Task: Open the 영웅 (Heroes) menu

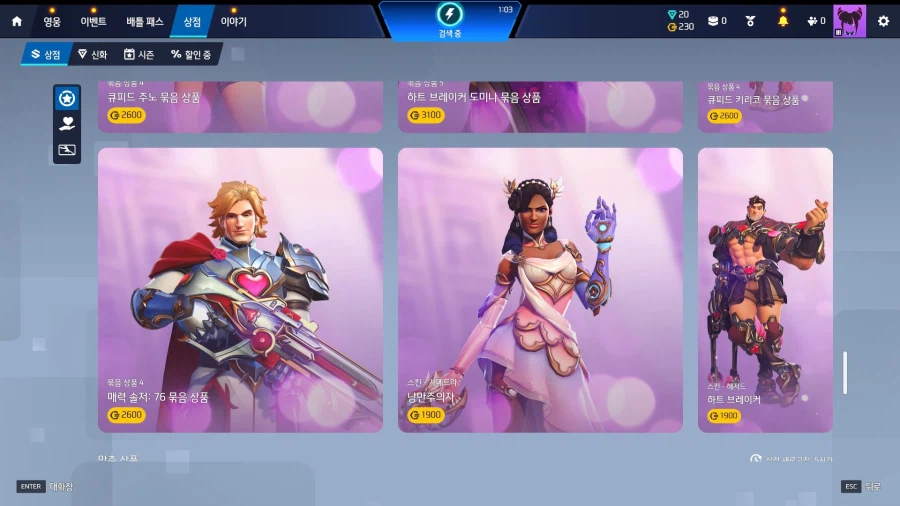Action: 52,21
